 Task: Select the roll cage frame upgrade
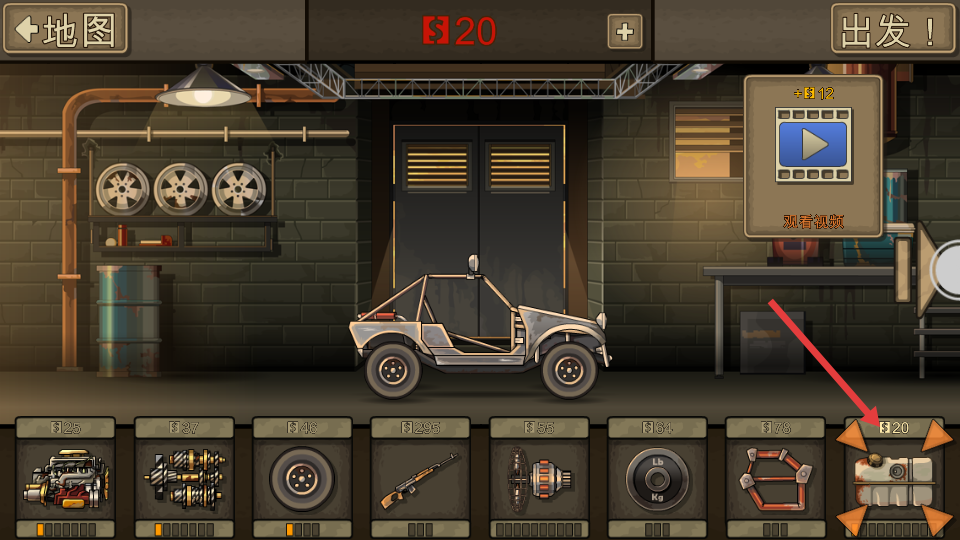click(775, 478)
